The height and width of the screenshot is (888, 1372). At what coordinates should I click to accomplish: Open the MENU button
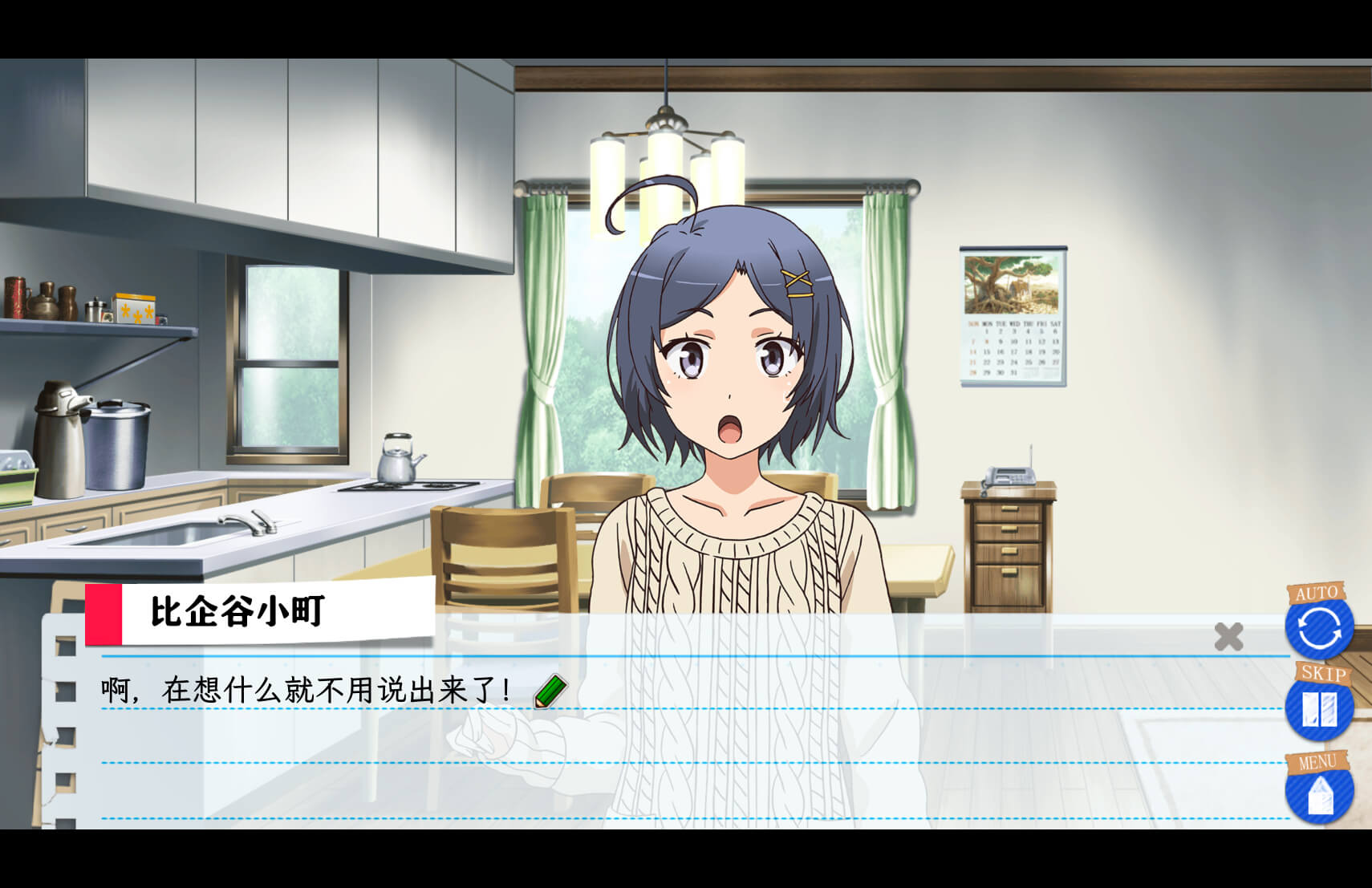pos(1319,792)
